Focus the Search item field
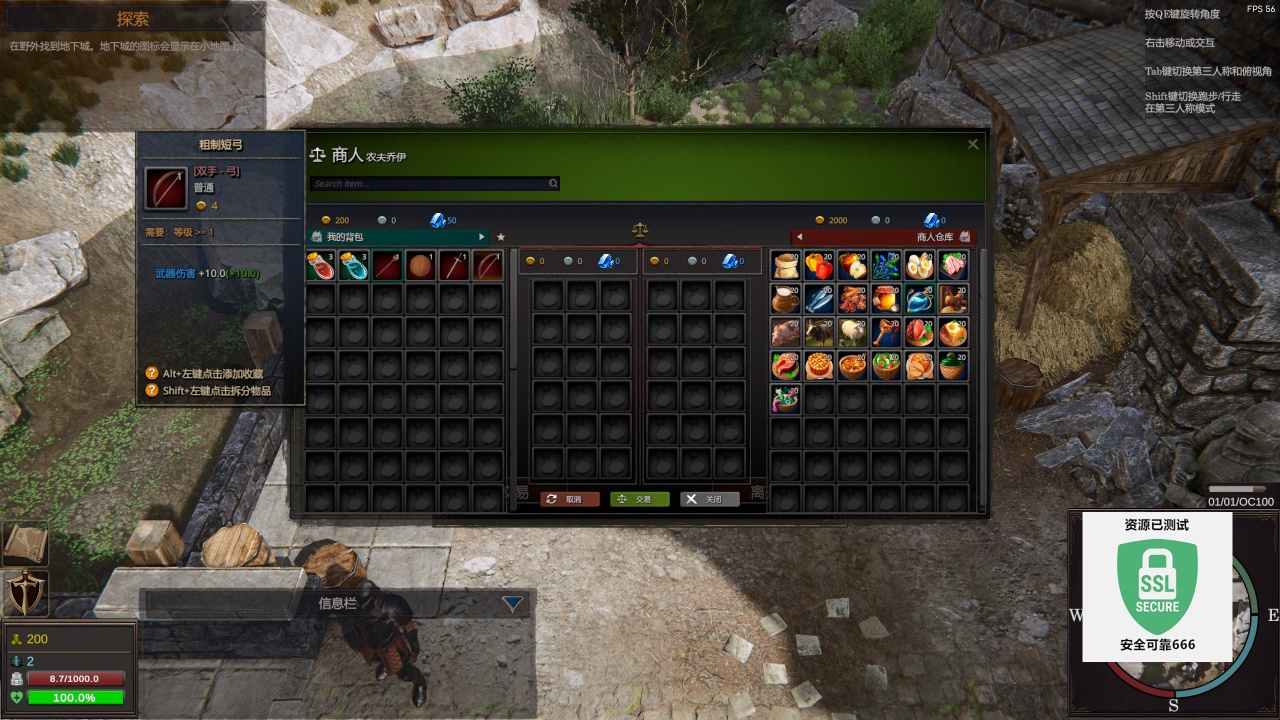 pos(430,184)
